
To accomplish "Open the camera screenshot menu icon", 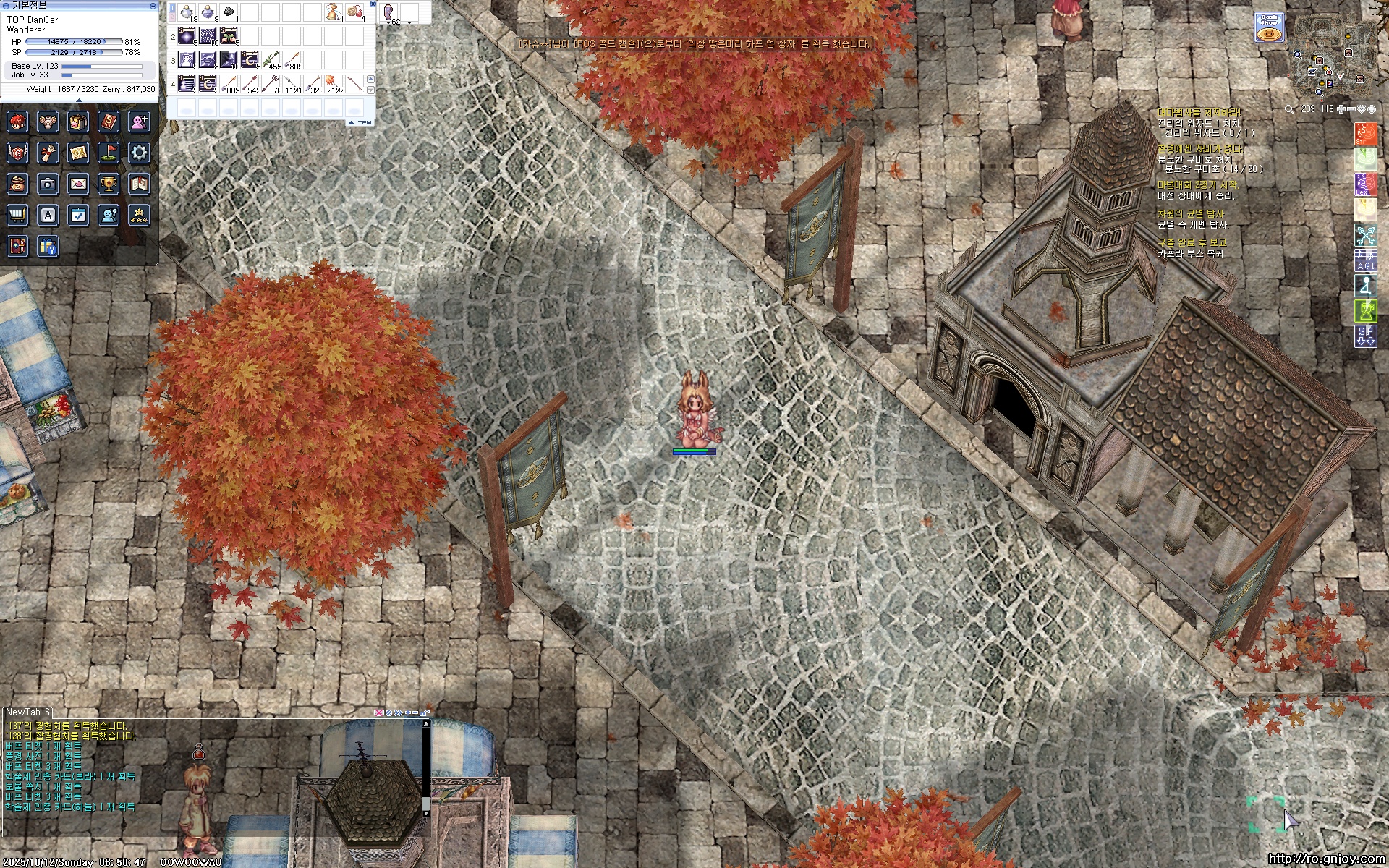I will click(48, 184).
